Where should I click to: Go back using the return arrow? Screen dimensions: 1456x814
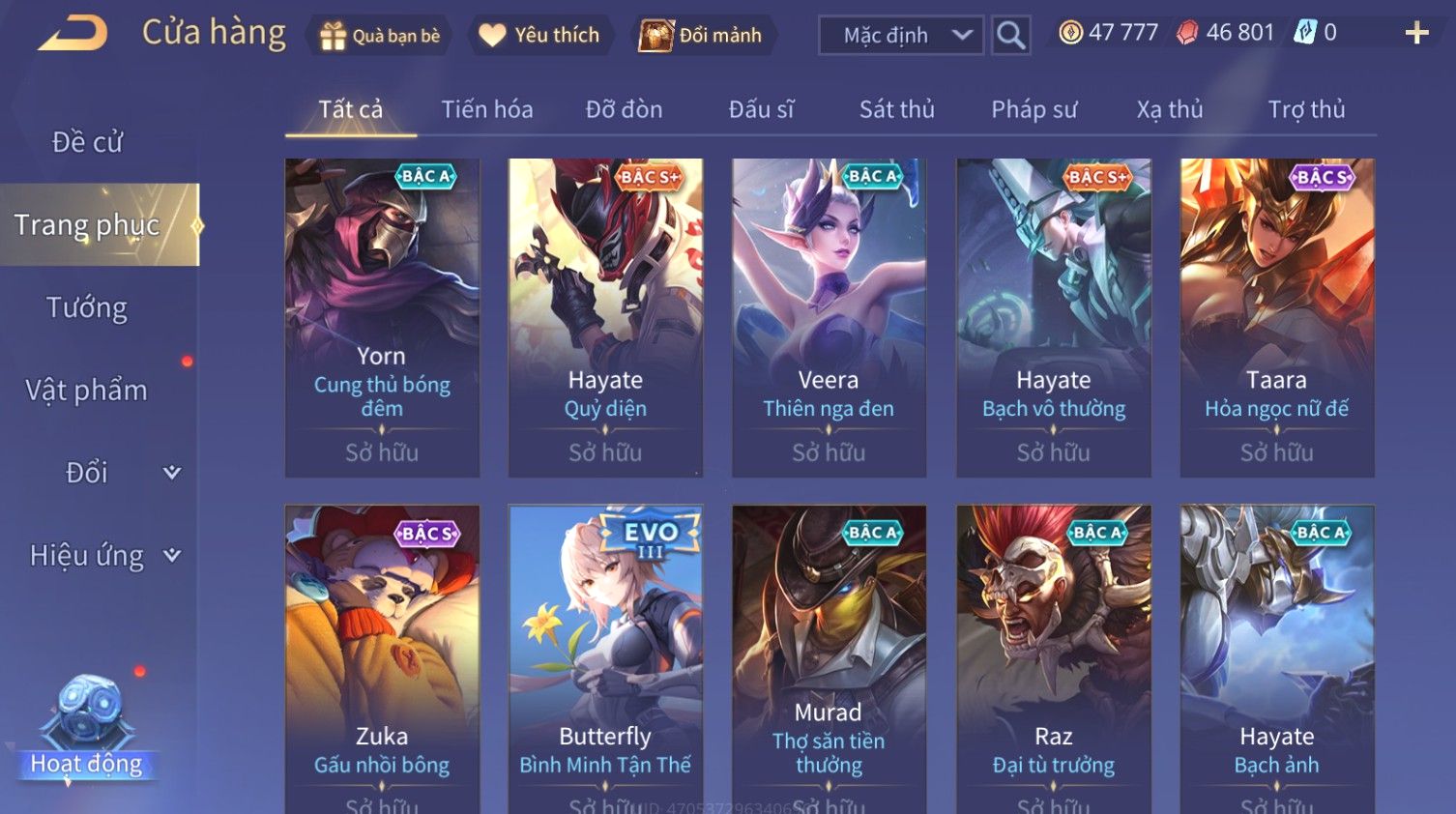point(73,34)
